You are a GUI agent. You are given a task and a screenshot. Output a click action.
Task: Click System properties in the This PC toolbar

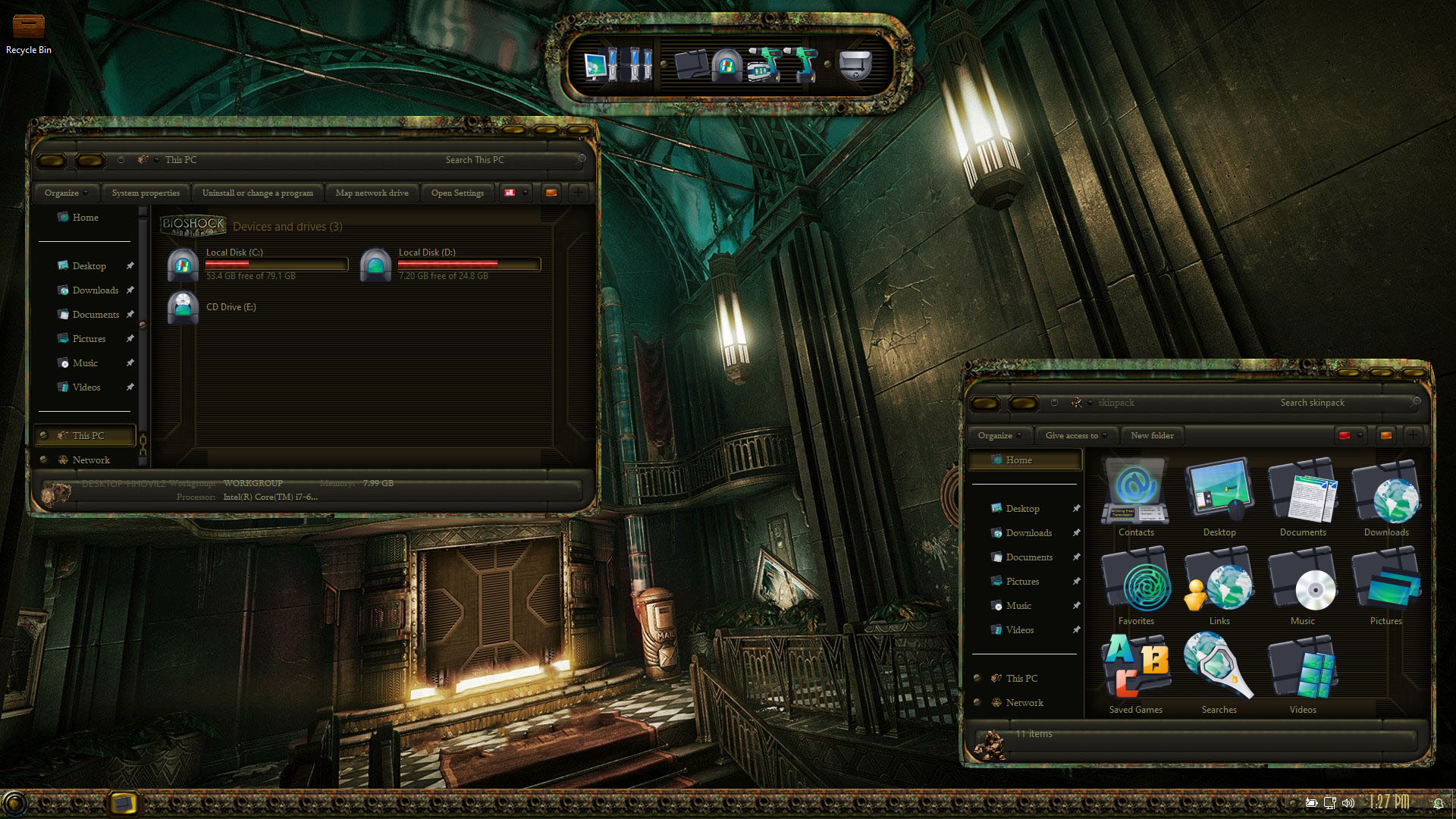pos(146,193)
